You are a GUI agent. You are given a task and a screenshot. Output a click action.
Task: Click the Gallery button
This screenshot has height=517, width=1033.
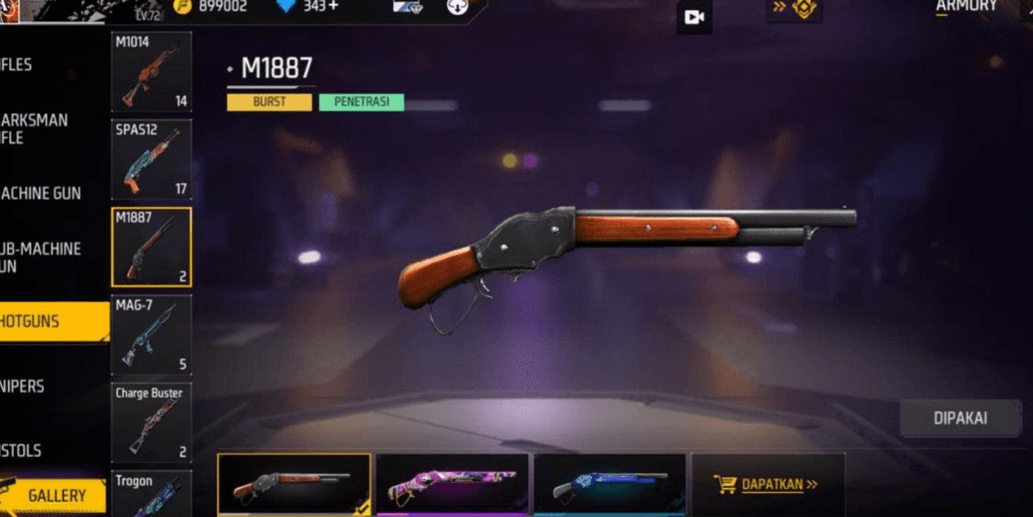coord(56,495)
